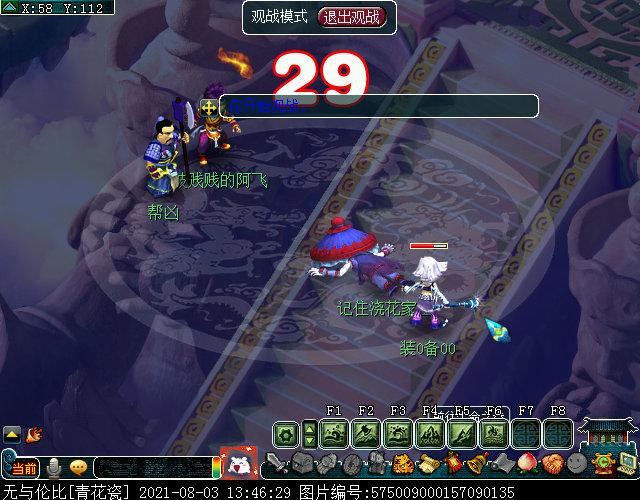The height and width of the screenshot is (500, 640).
Task: Click the yellow cross move icon by the message bar
Action: (x=208, y=106)
